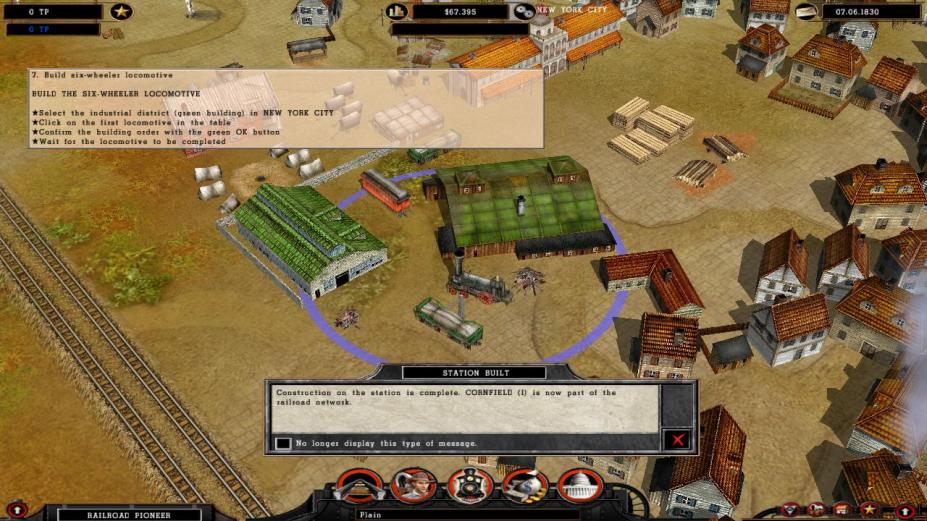927x521 pixels.
Task: Close the Station Built message with red X
Action: [x=678, y=440]
